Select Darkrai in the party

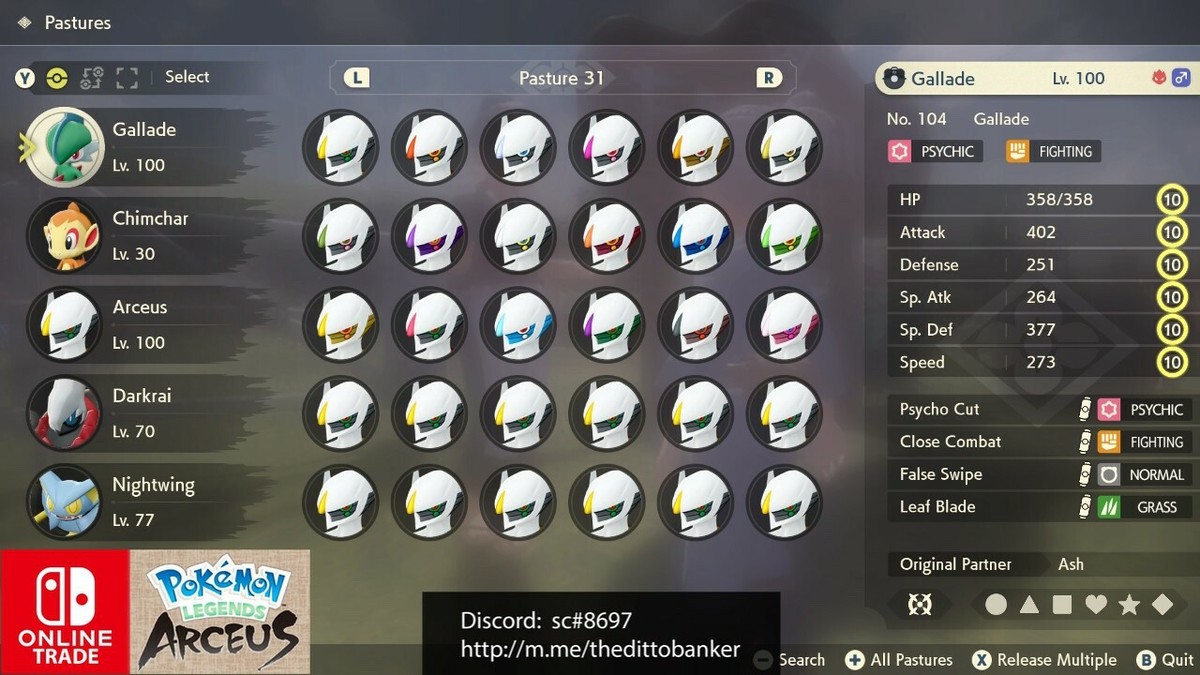[140, 412]
